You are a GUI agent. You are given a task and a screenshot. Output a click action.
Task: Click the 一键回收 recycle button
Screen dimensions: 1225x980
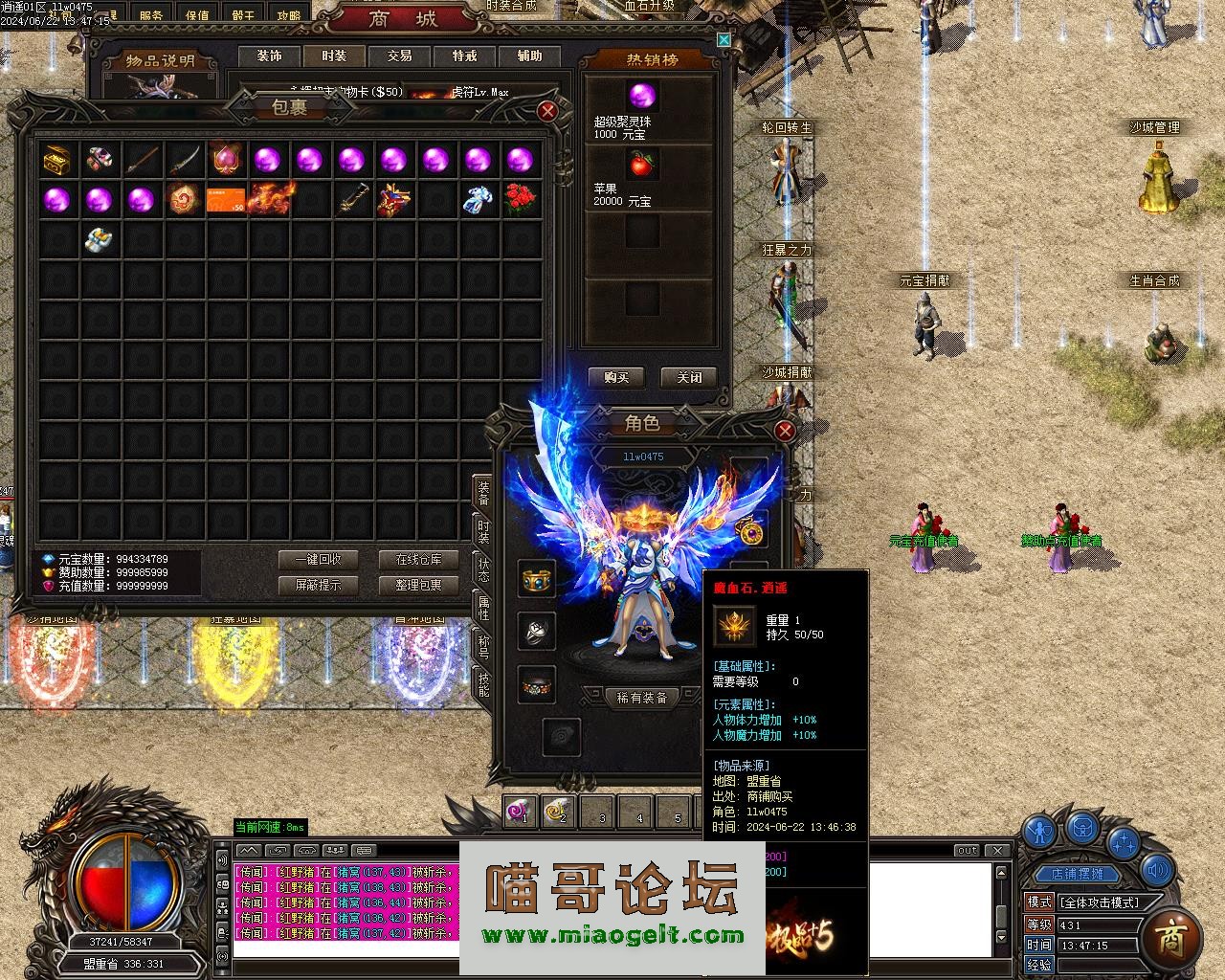click(317, 559)
